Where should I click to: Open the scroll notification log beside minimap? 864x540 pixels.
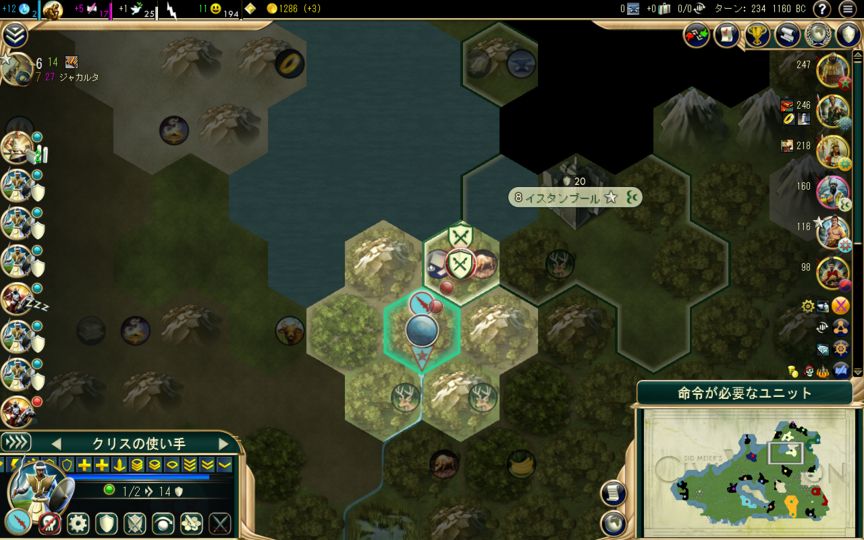[x=615, y=493]
